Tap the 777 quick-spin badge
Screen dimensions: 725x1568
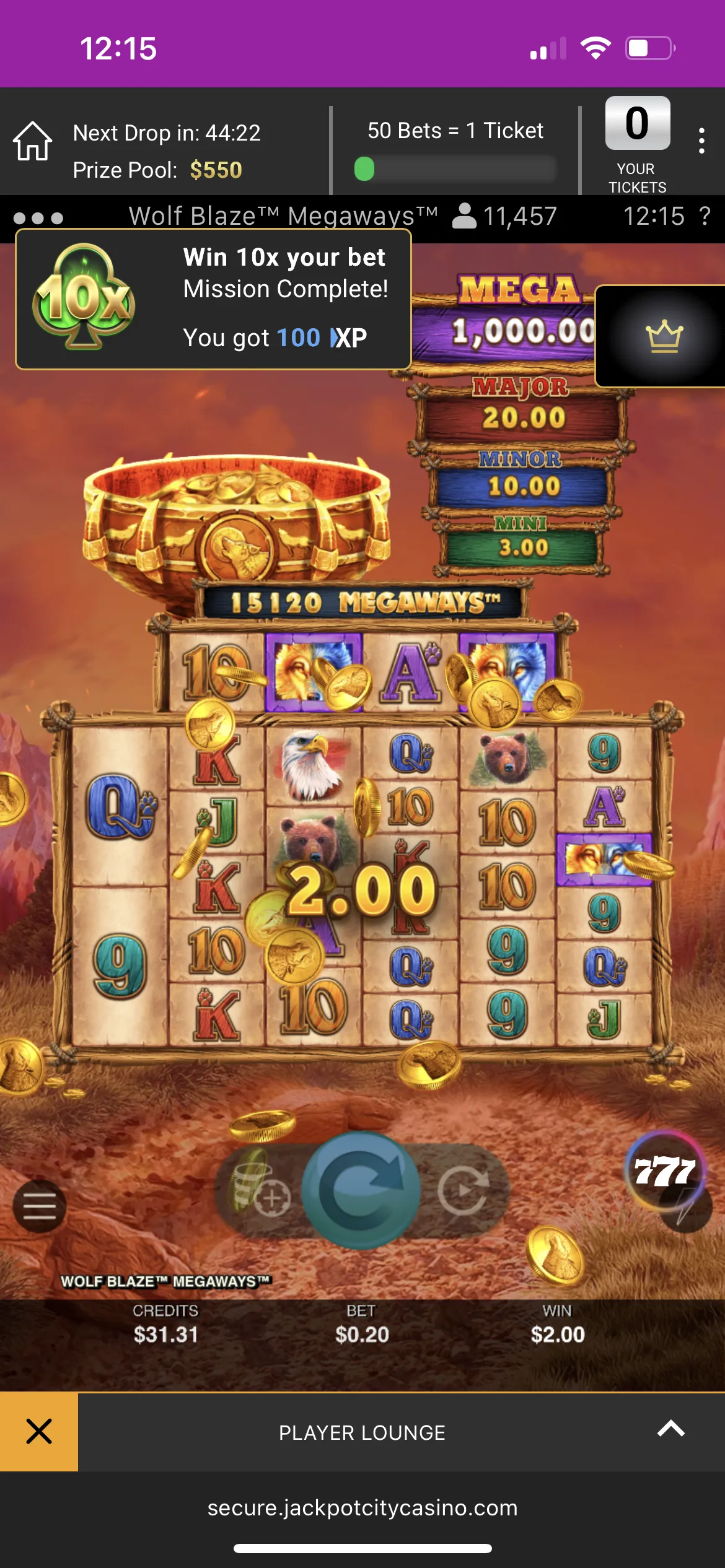pos(666,1172)
